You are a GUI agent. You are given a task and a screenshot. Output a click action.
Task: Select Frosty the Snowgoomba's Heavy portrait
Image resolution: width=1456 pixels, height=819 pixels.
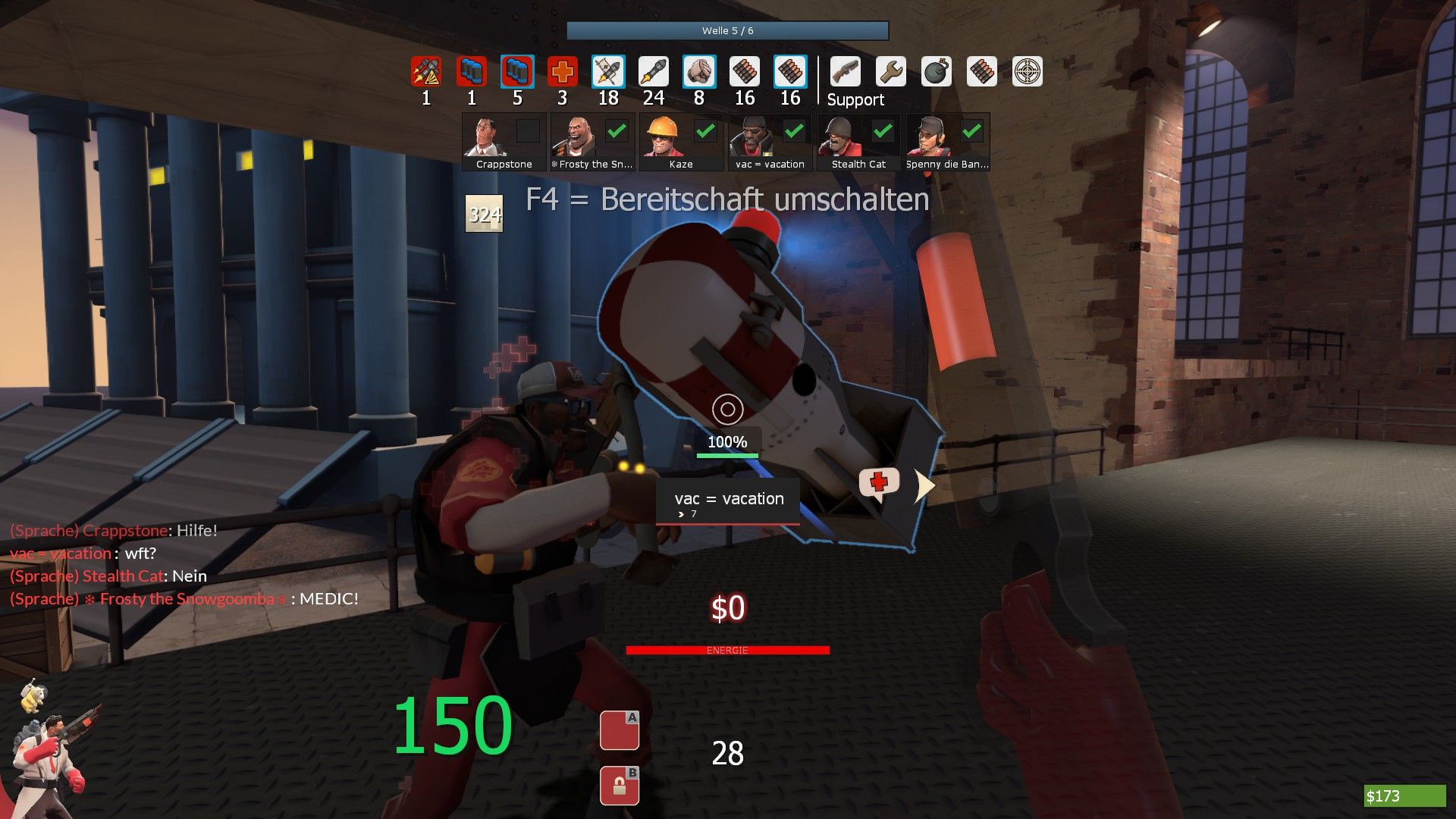point(574,136)
